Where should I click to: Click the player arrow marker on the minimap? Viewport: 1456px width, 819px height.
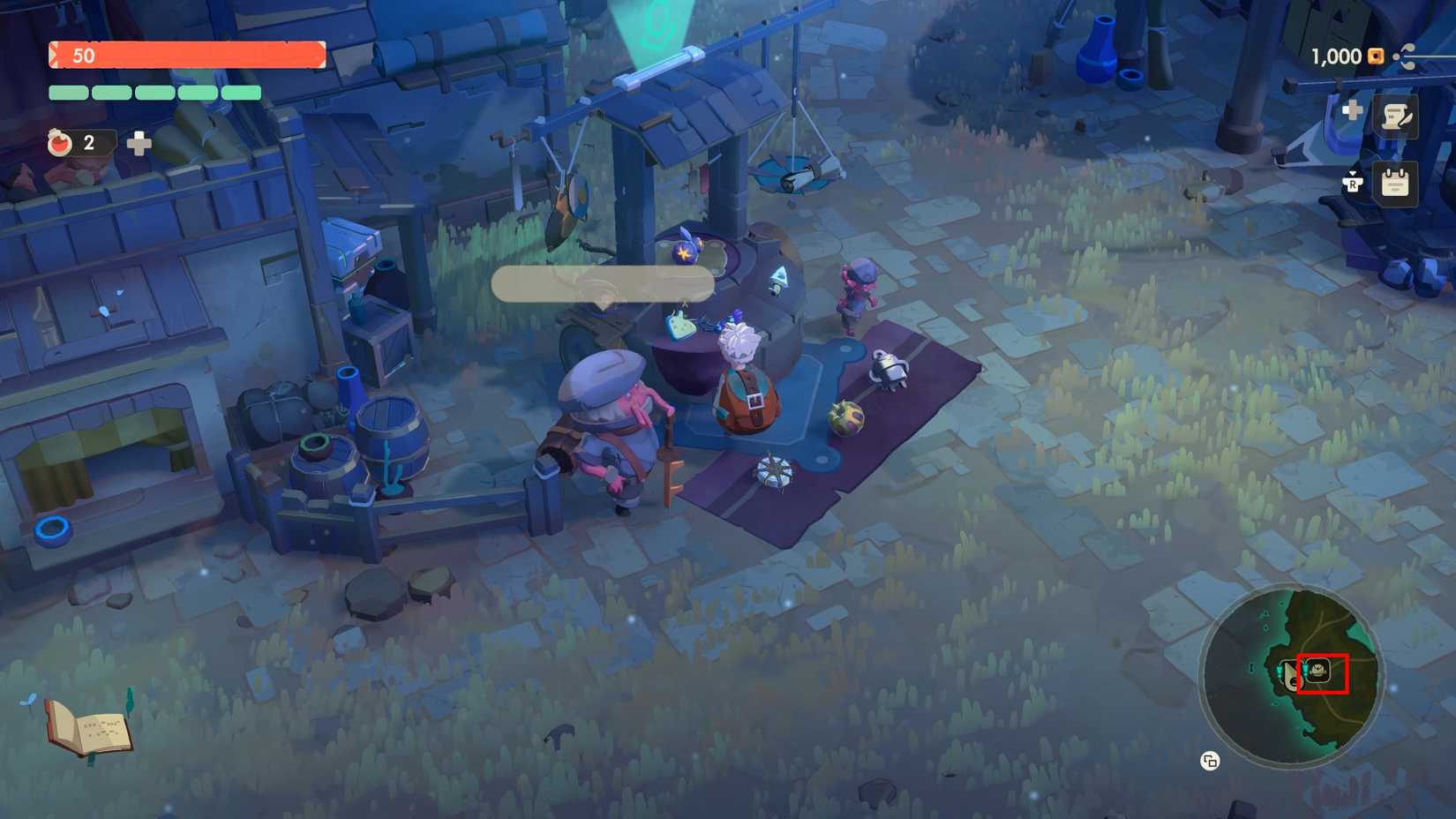(1291, 675)
